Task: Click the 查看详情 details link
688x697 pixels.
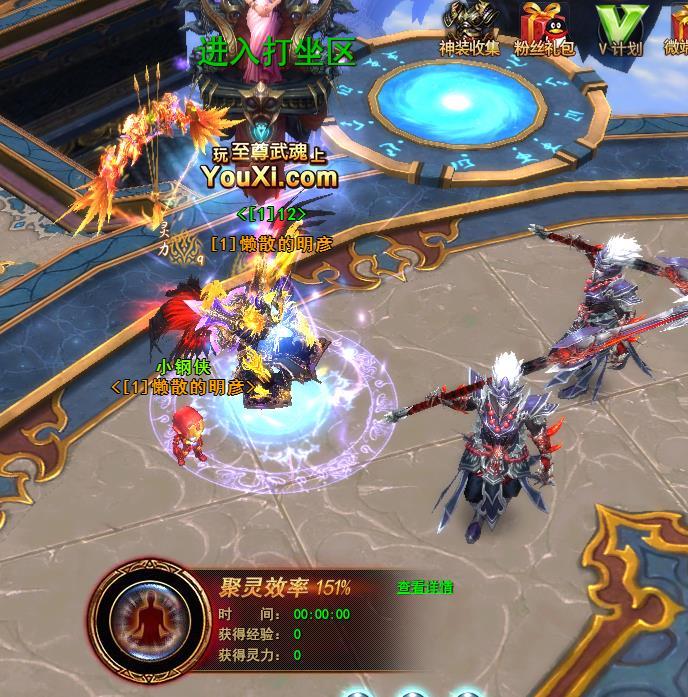Action: tap(424, 587)
